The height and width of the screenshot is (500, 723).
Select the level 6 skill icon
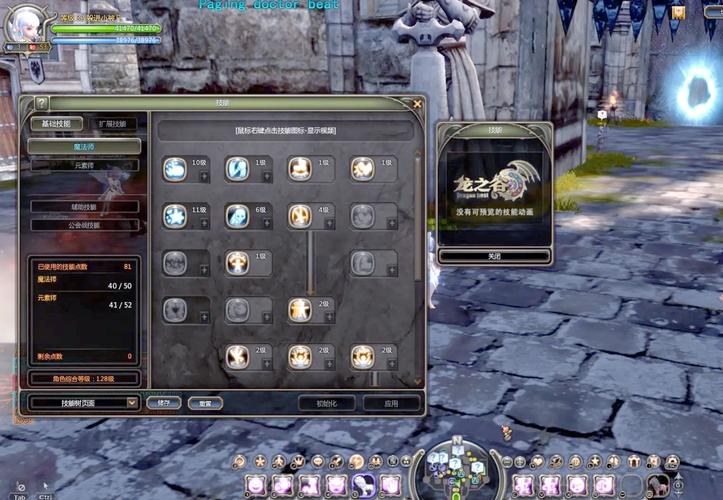click(237, 216)
